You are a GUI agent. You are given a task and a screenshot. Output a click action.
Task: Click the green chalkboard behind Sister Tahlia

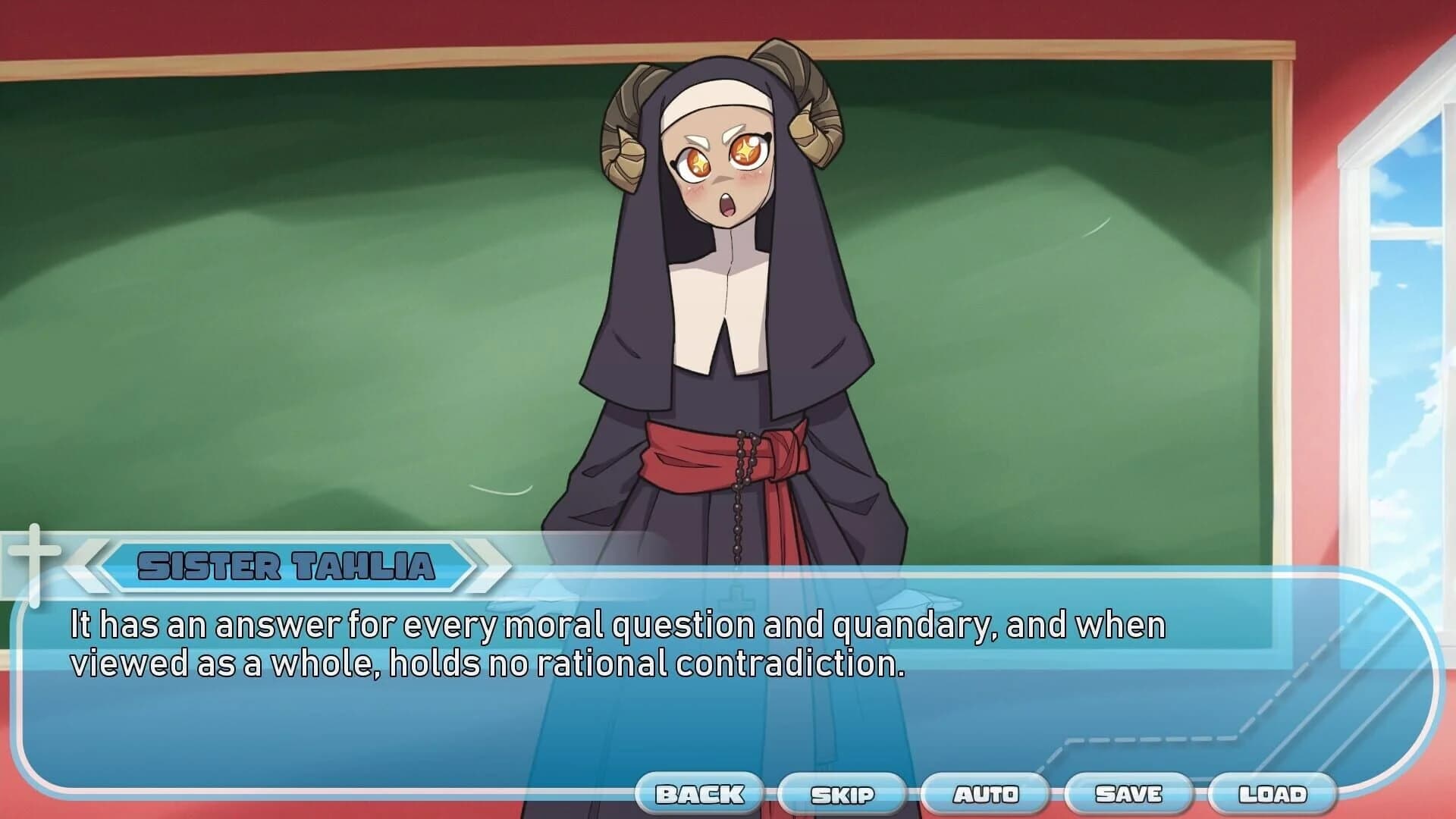303,303
